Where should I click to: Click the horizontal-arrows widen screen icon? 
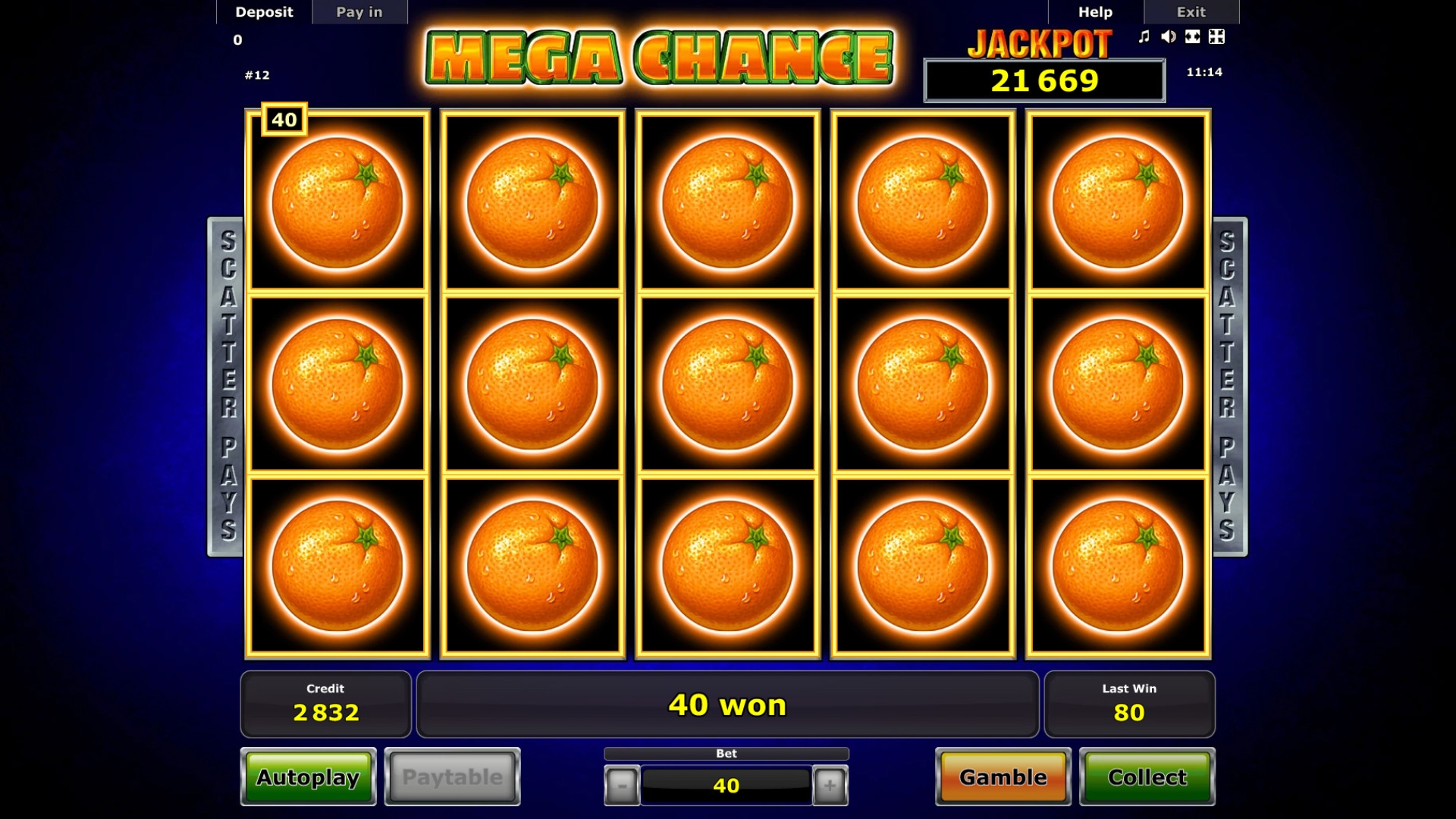coord(1193,36)
